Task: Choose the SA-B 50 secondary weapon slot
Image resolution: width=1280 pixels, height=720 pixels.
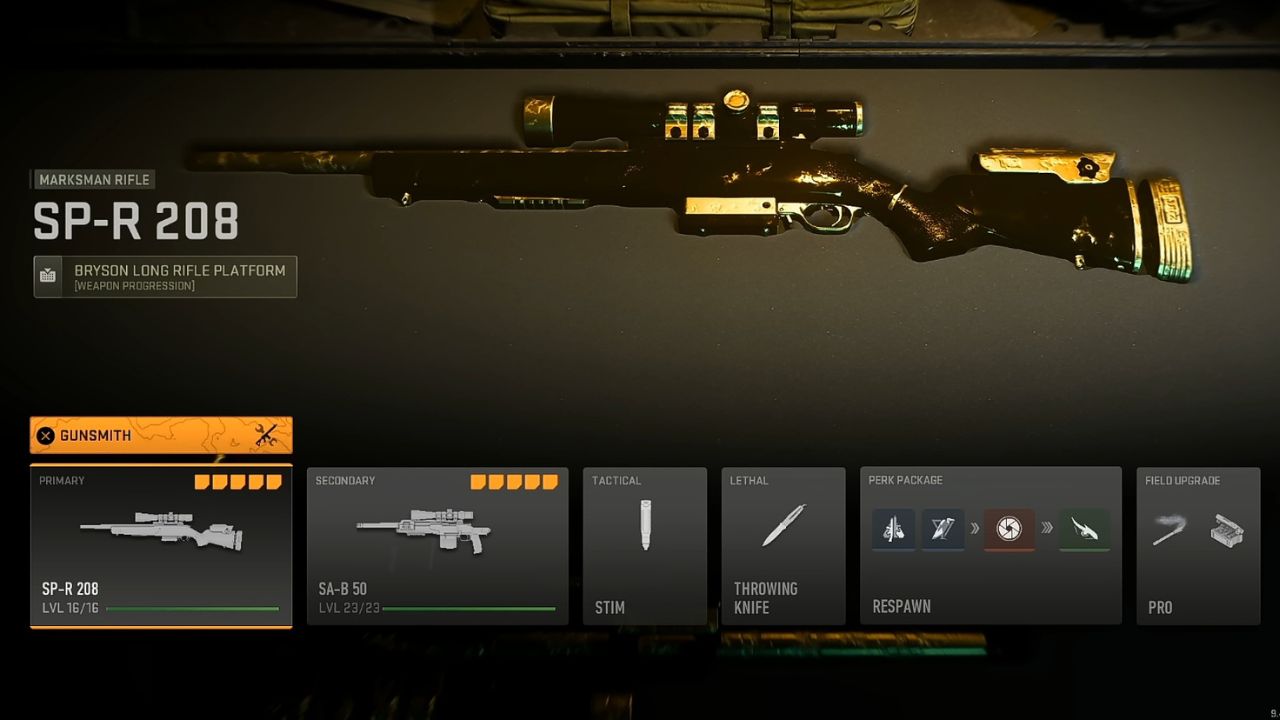Action: pos(437,546)
